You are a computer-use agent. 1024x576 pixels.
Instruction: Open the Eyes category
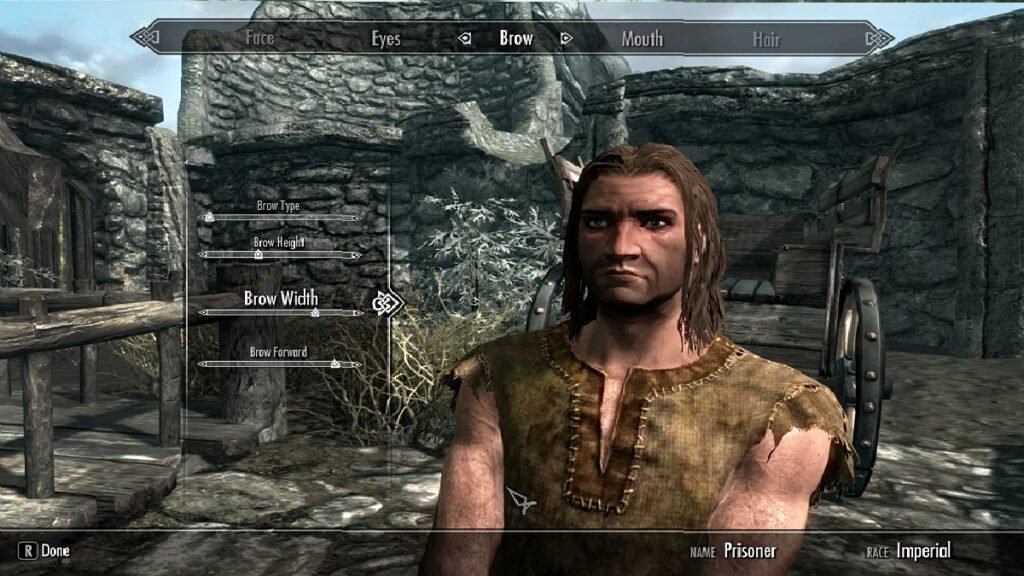coord(386,39)
